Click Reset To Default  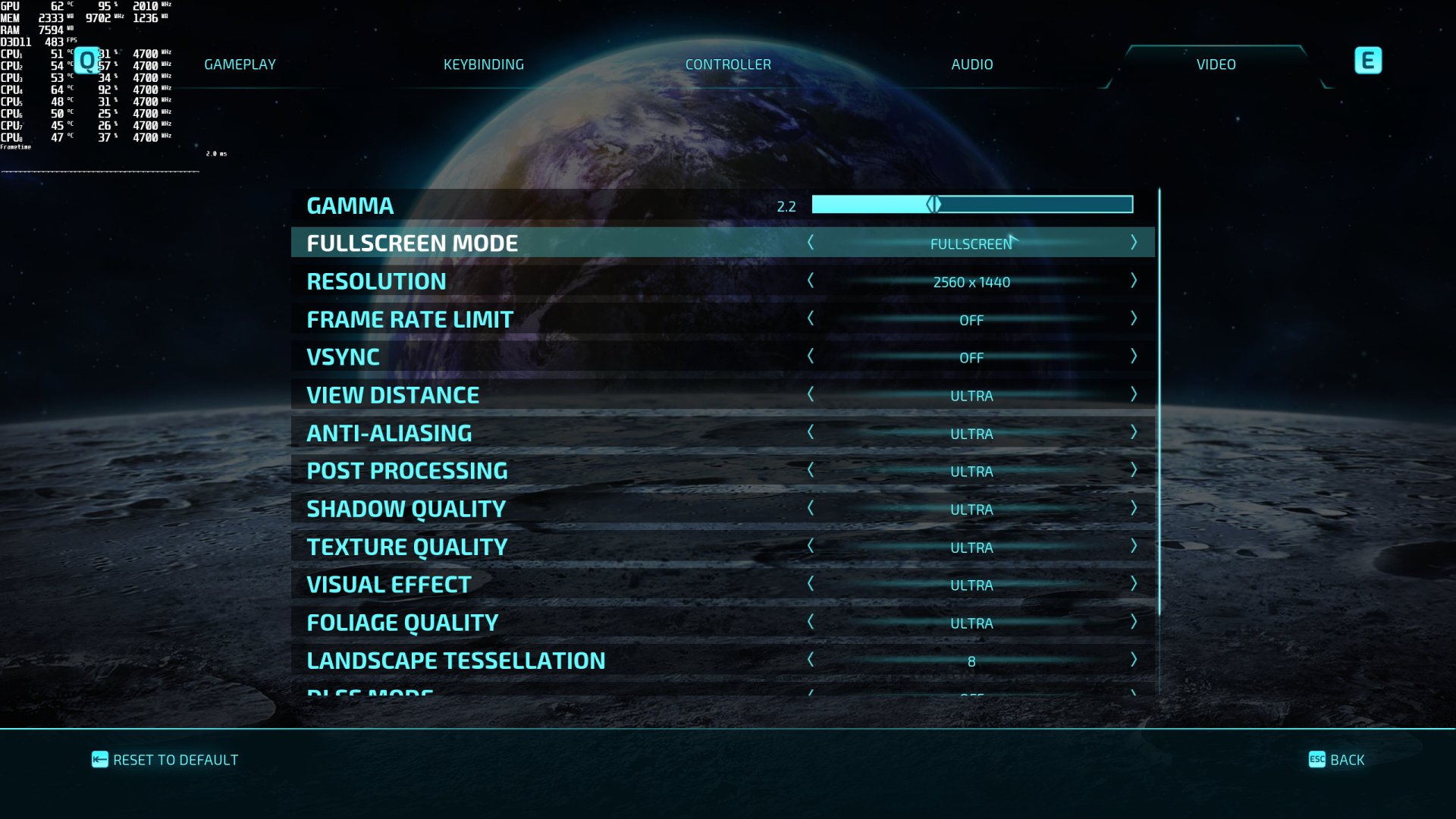click(175, 759)
